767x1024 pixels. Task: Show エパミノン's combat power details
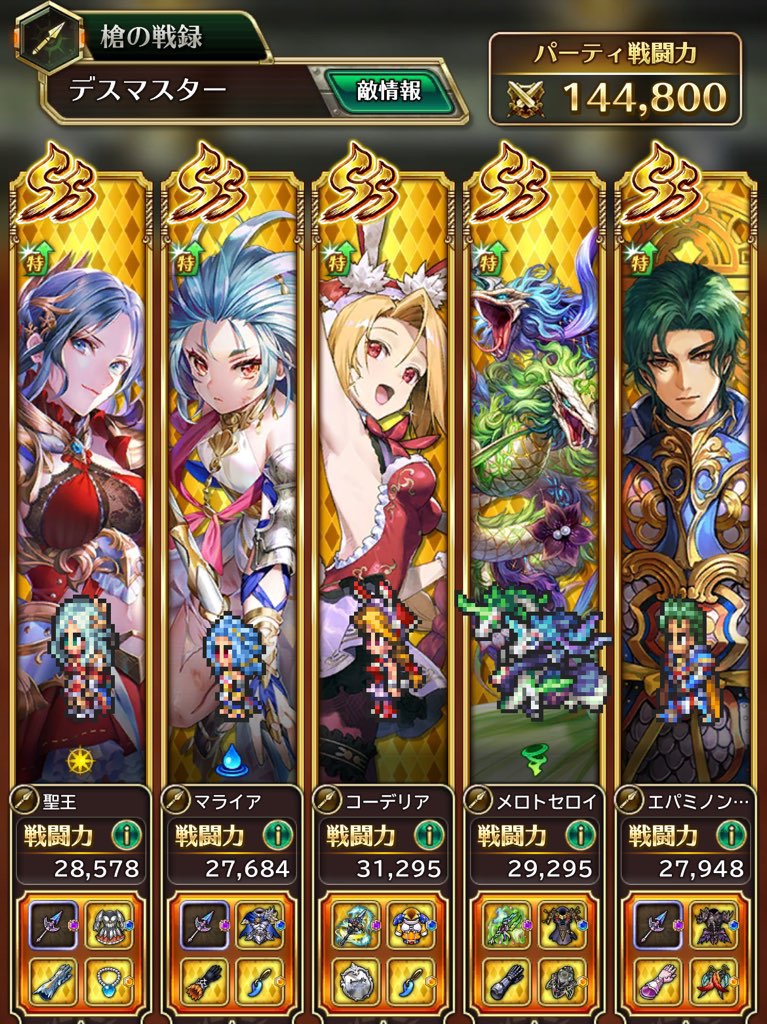pyautogui.click(x=733, y=835)
